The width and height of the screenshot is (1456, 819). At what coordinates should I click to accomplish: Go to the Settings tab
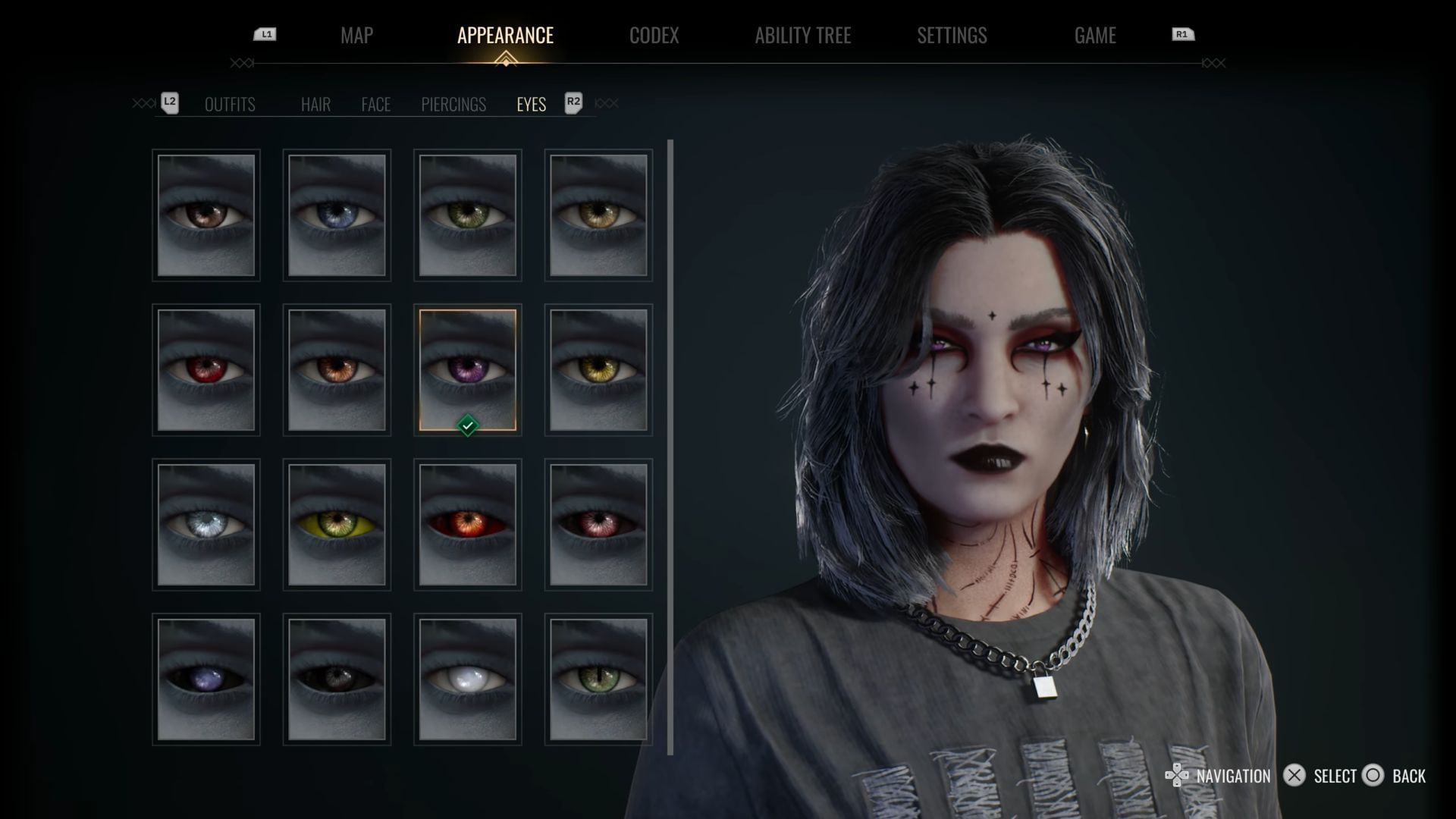tap(952, 36)
